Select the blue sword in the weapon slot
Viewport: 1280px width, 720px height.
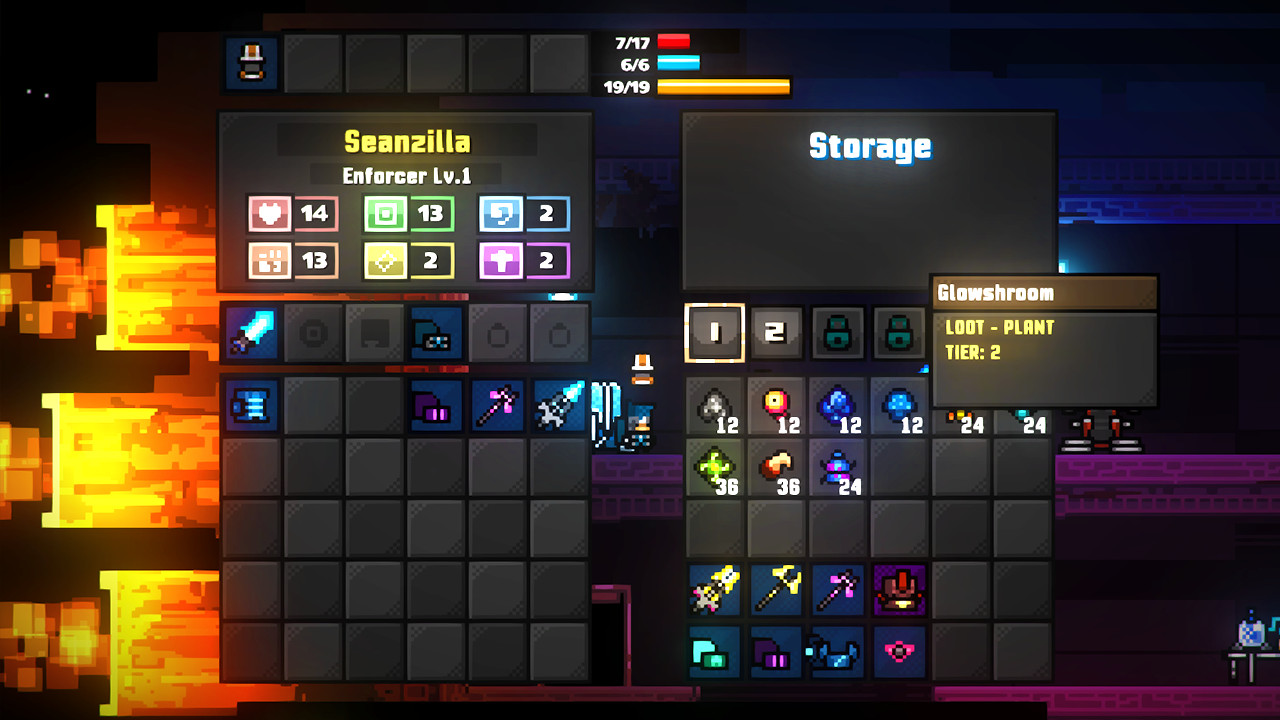click(250, 332)
